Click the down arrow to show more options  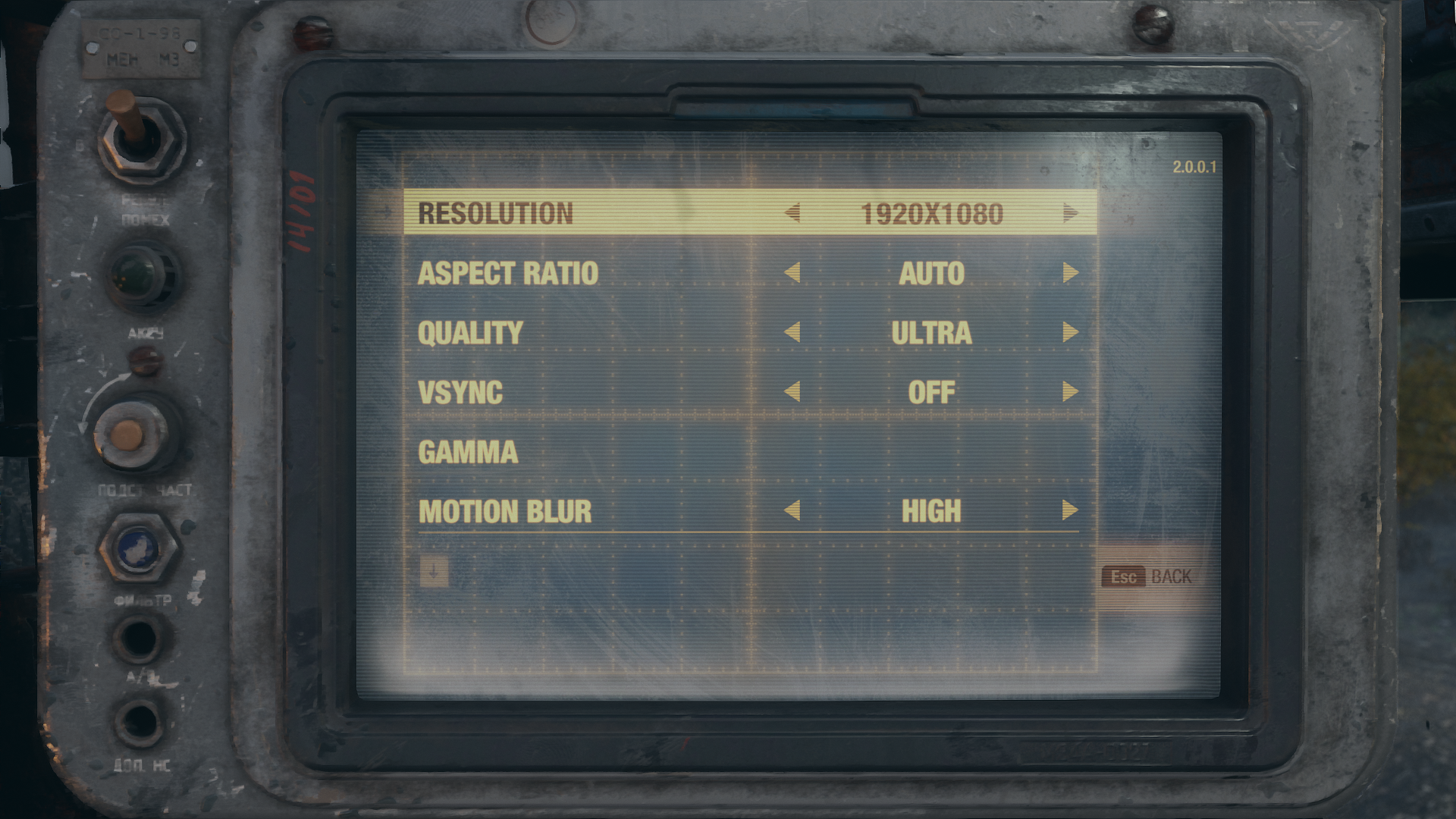click(434, 572)
